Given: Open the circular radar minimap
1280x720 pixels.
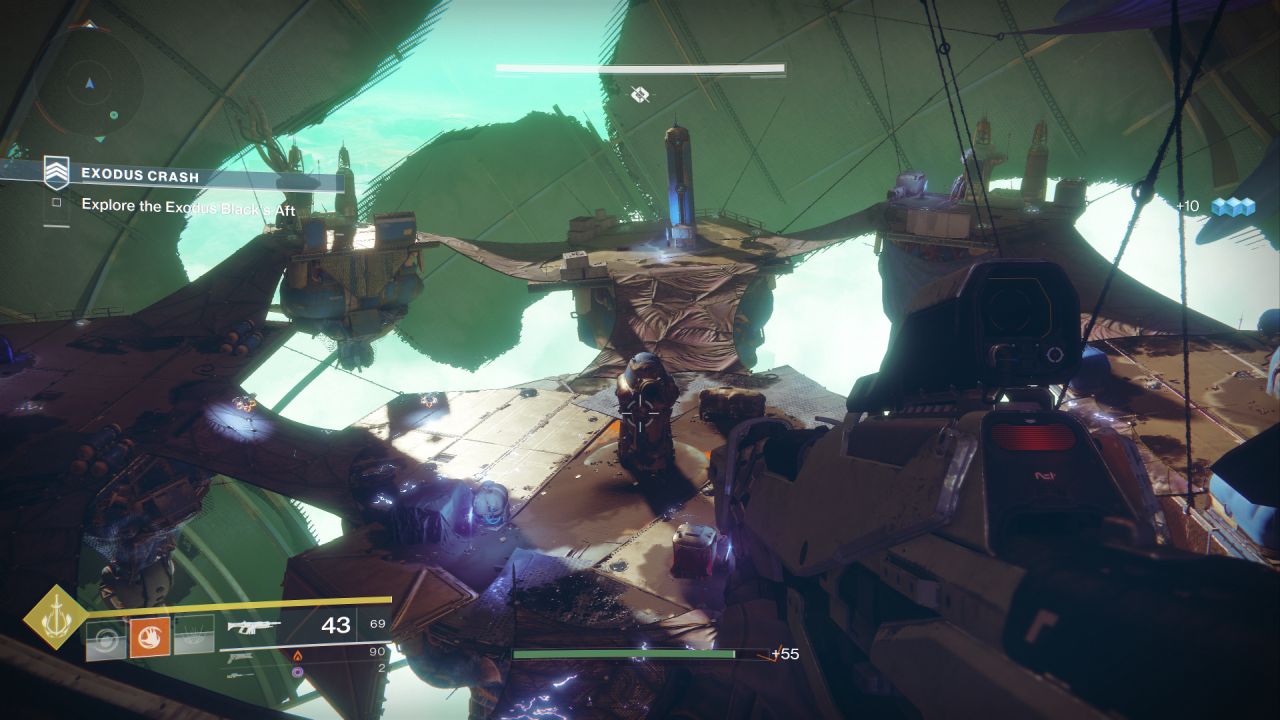Looking at the screenshot, I should 90,87.
